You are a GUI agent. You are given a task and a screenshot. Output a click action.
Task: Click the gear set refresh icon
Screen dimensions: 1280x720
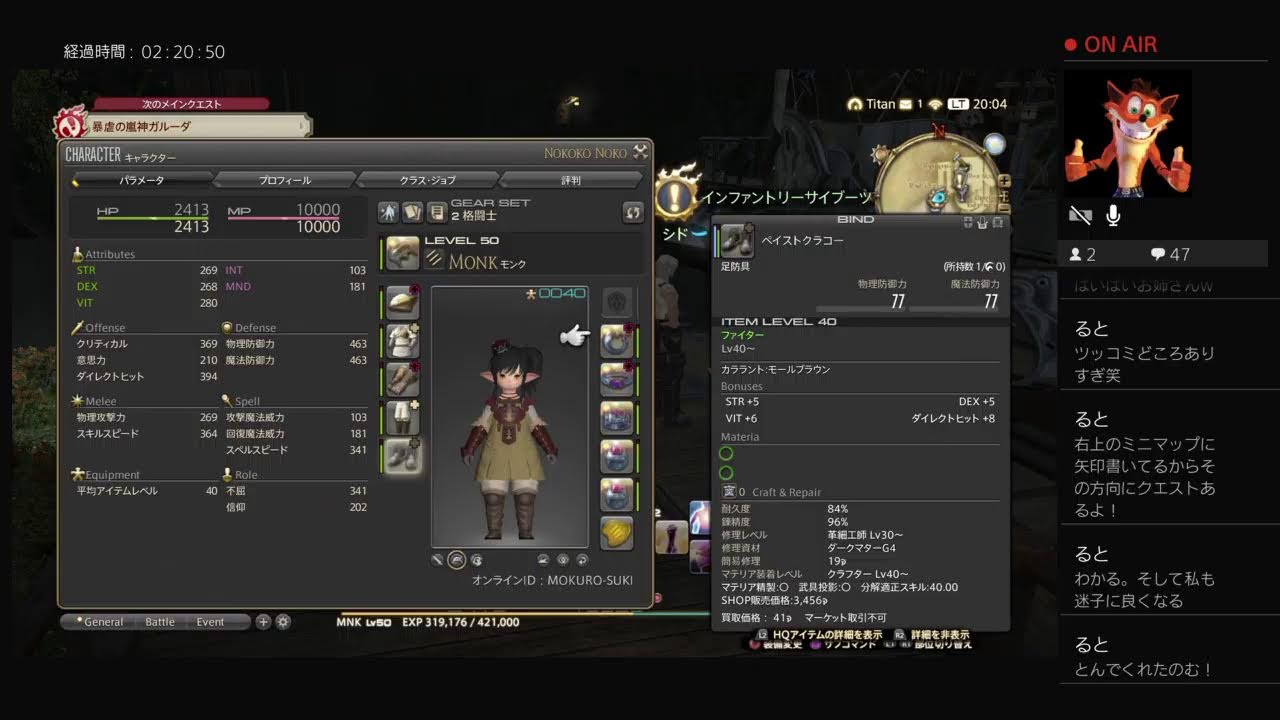point(632,212)
